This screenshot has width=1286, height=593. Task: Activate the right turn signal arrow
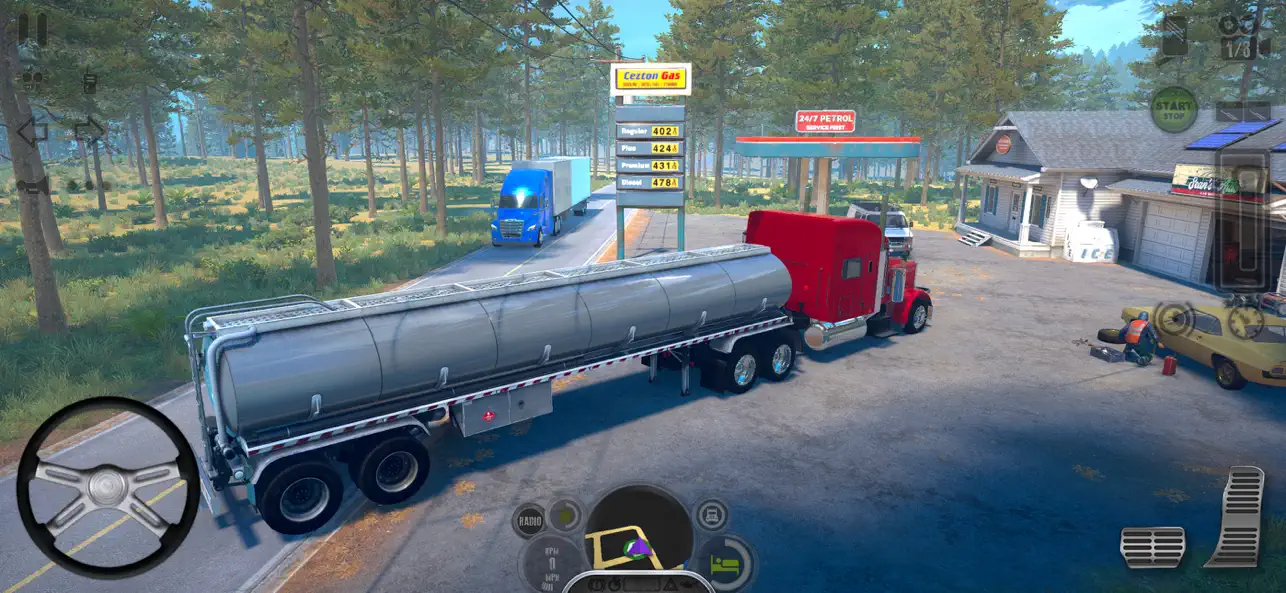[89, 130]
